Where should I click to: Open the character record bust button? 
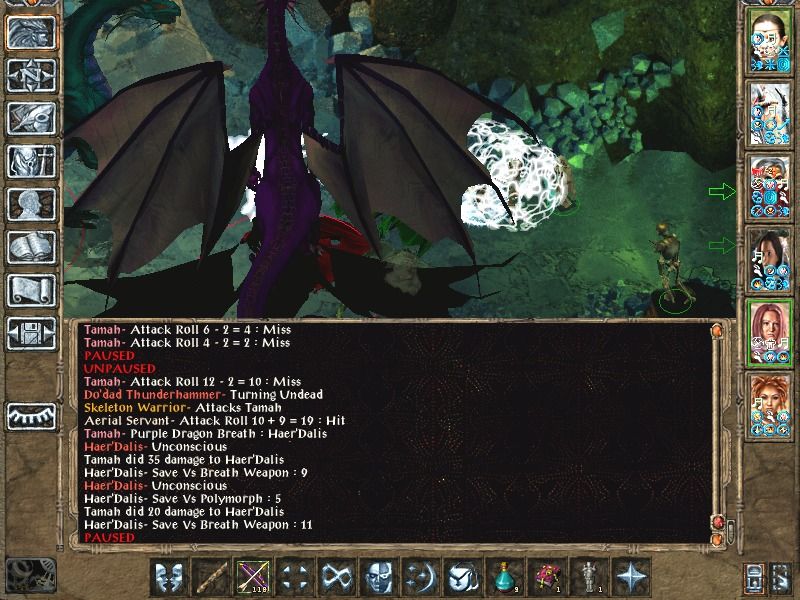pos(30,204)
